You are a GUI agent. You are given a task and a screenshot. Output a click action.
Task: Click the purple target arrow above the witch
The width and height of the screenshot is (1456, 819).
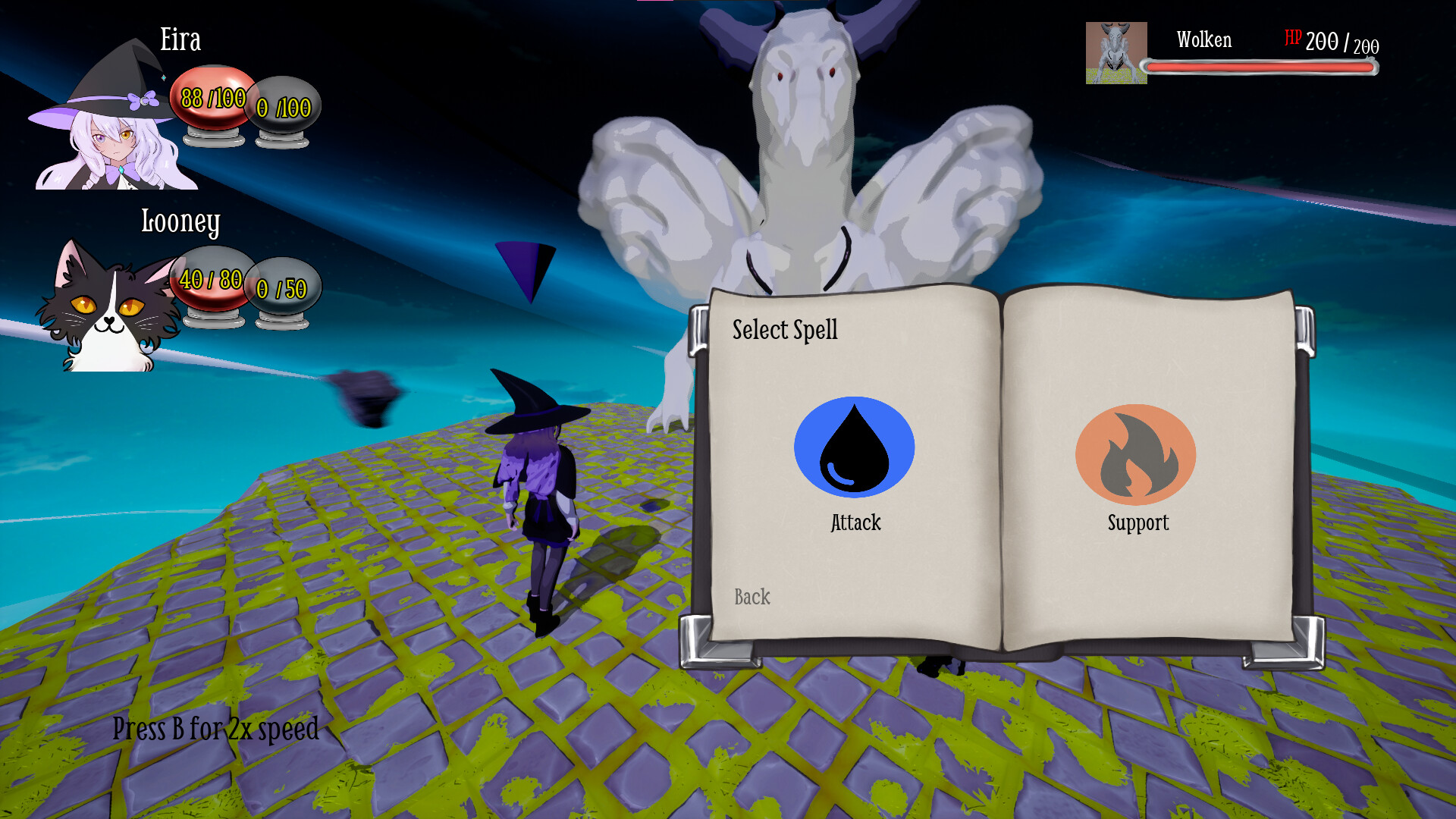tap(525, 267)
